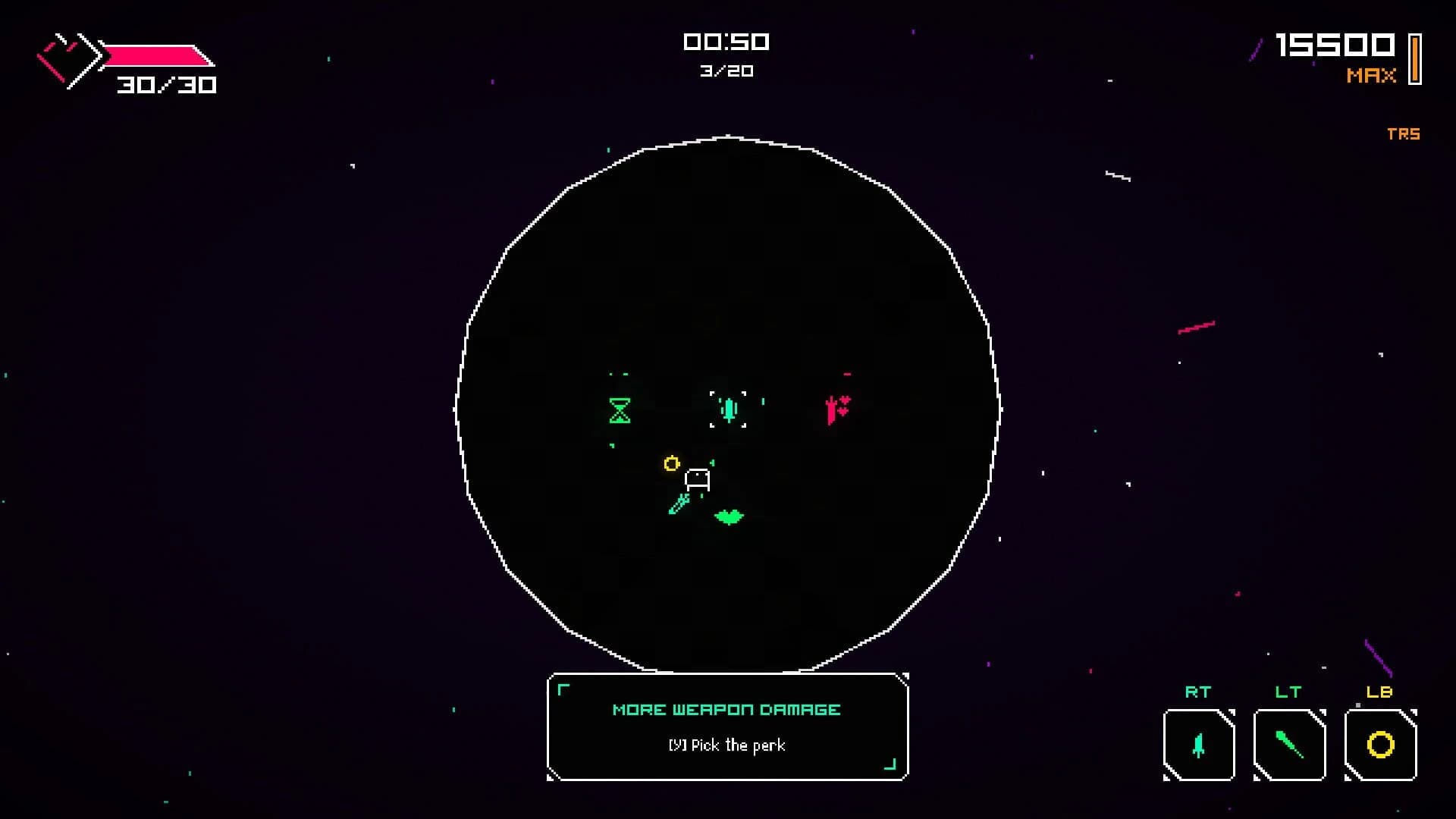Click the MORE WEAPON DAMAGE perk panel
This screenshot has width=1456, height=819.
tap(726, 710)
